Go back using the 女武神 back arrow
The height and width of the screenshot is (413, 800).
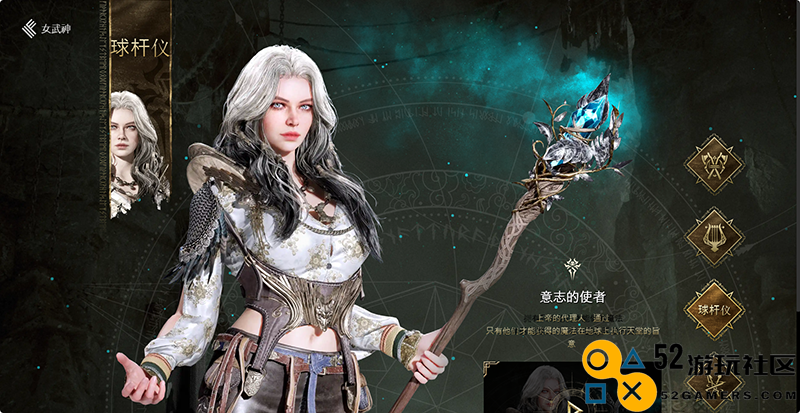(28, 28)
